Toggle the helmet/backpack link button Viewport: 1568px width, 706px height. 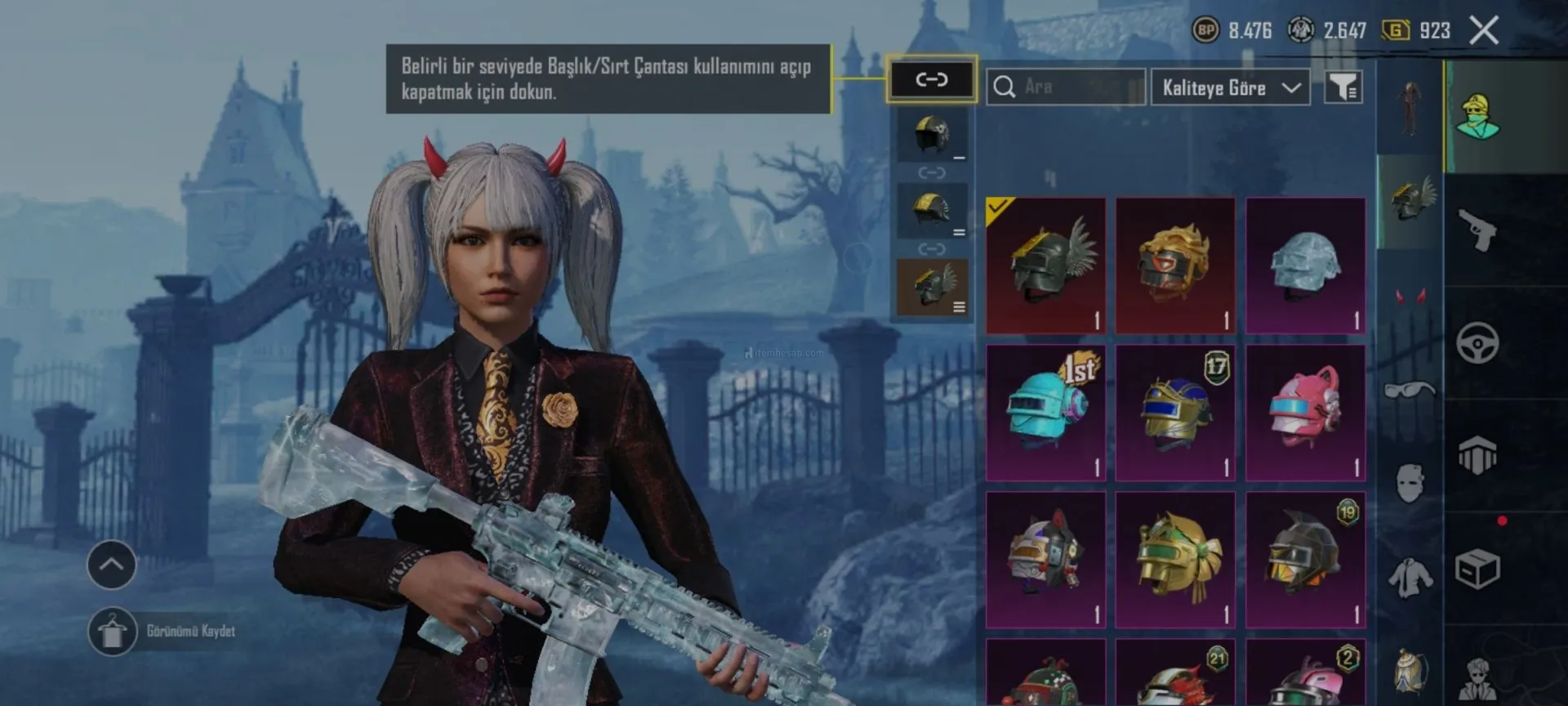931,79
